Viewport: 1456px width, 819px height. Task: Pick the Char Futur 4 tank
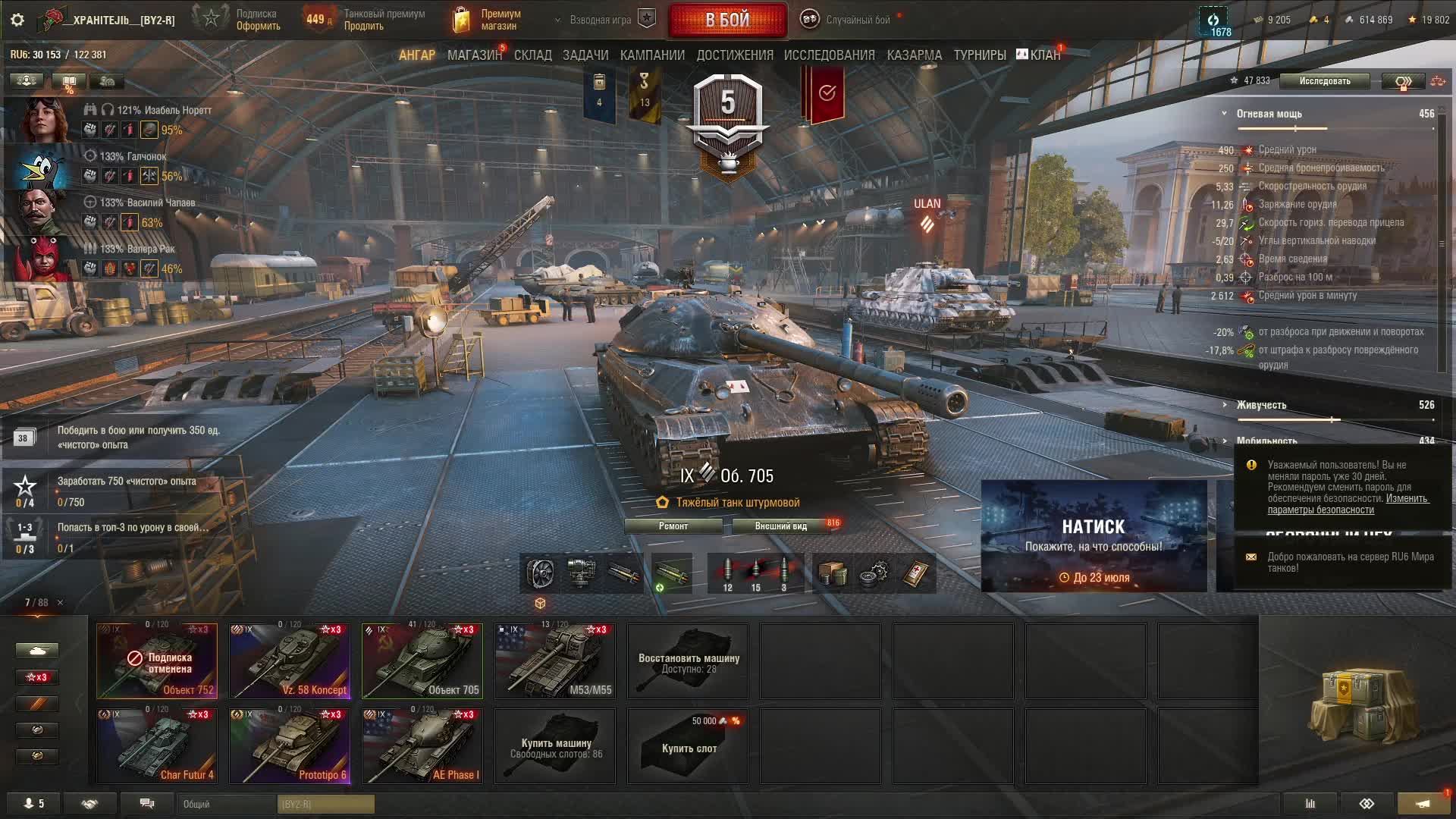point(157,745)
